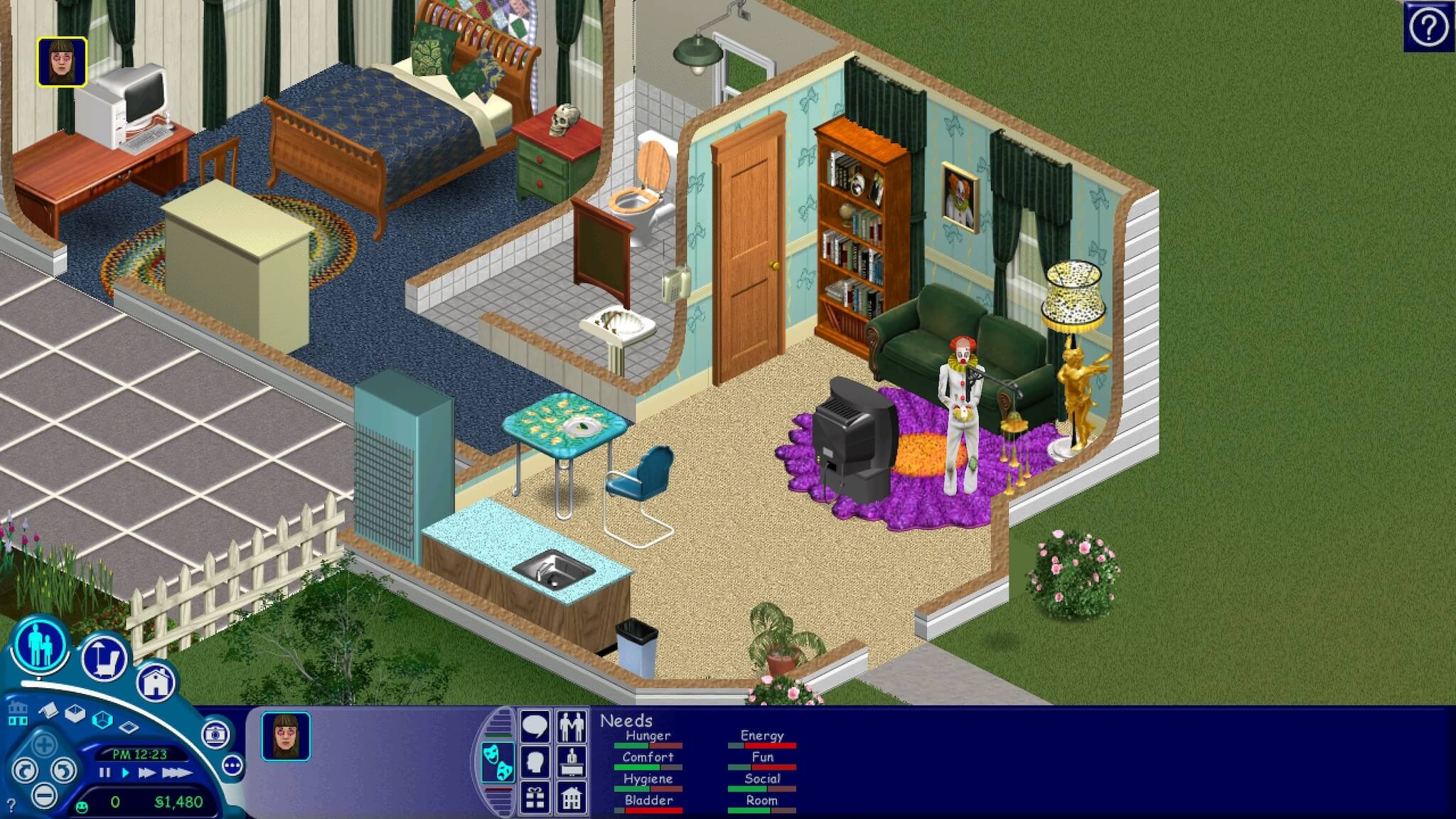Open the Relationships panel
1456x819 pixels.
tap(572, 726)
